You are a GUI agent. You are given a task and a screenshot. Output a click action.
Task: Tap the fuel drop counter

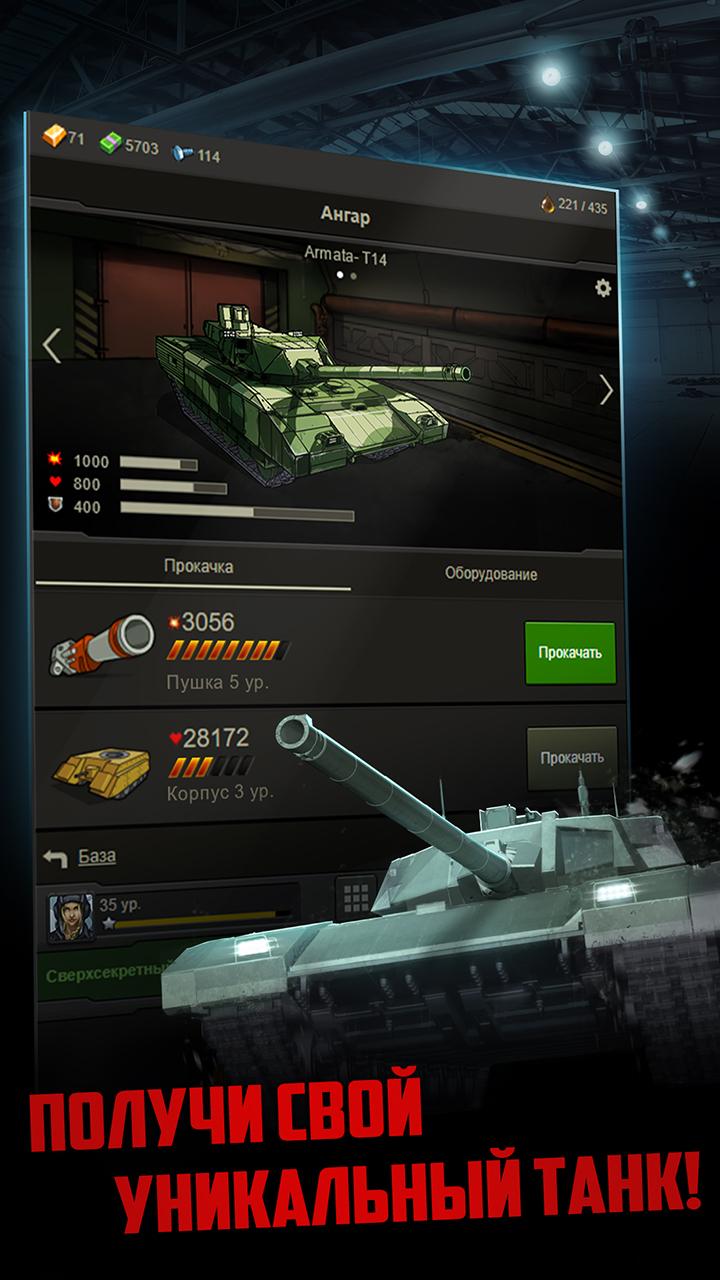tap(572, 206)
